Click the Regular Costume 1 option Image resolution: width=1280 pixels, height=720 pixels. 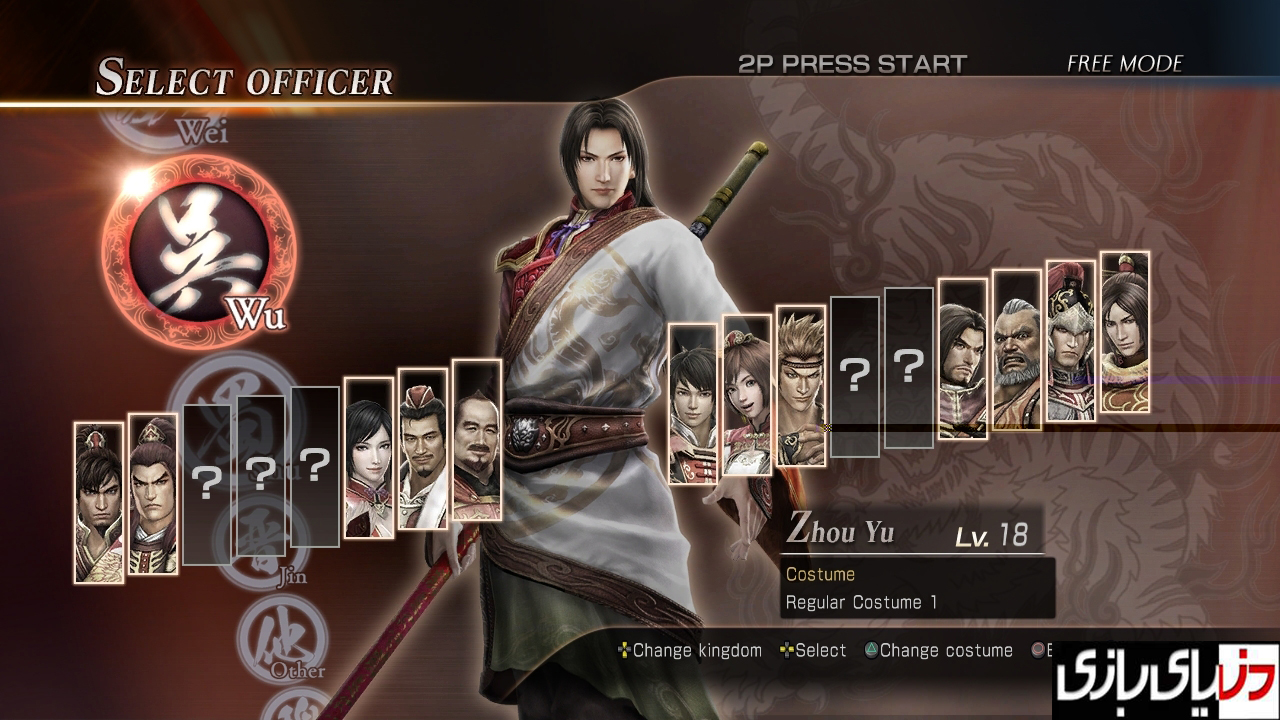(x=861, y=603)
